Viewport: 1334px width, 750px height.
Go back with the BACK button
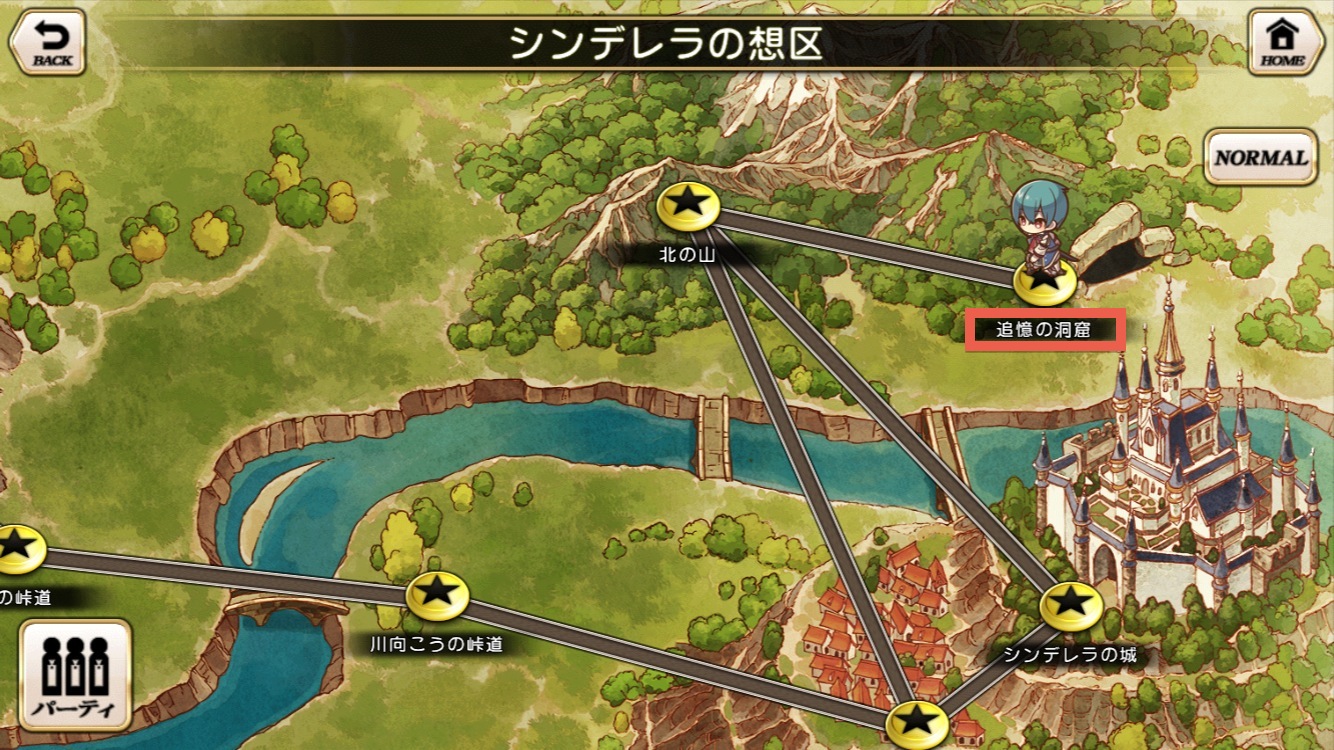pos(46,42)
